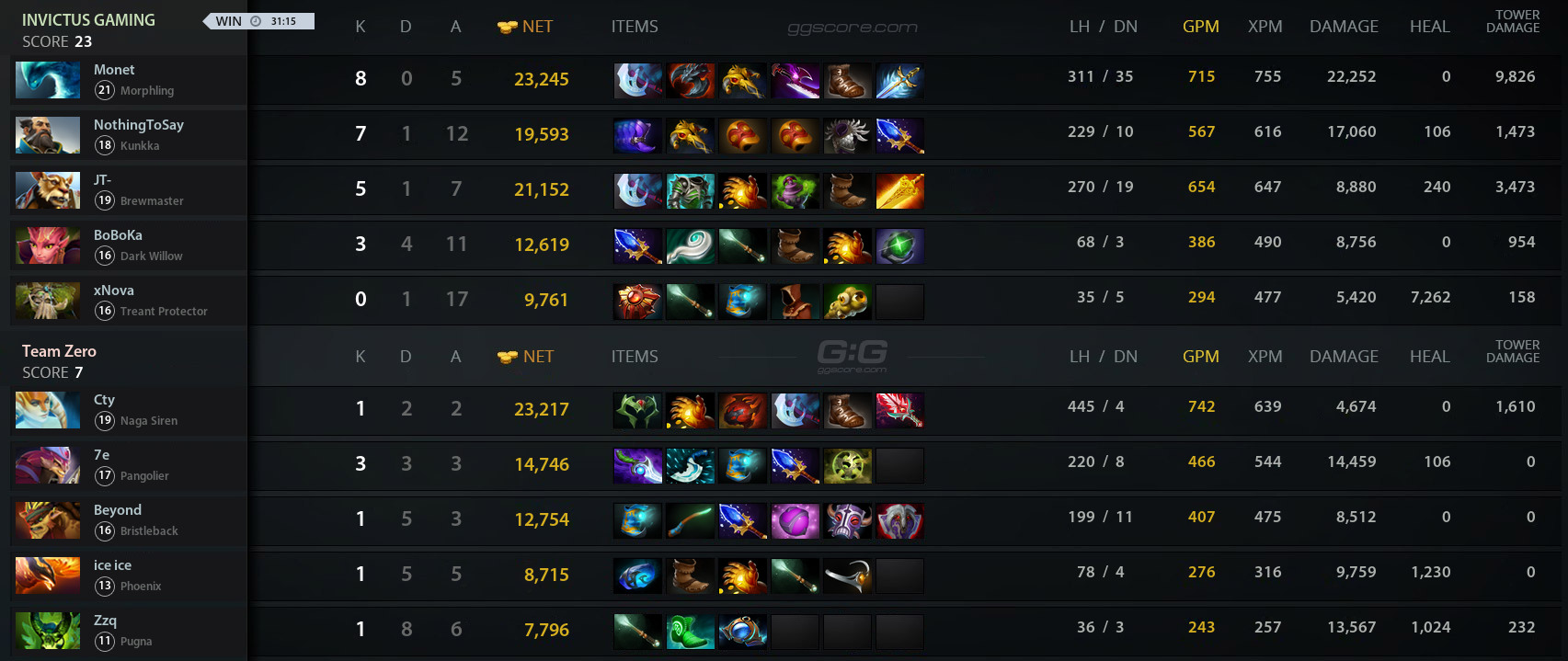Choose xNova's Treant Protector portrait

(48, 301)
